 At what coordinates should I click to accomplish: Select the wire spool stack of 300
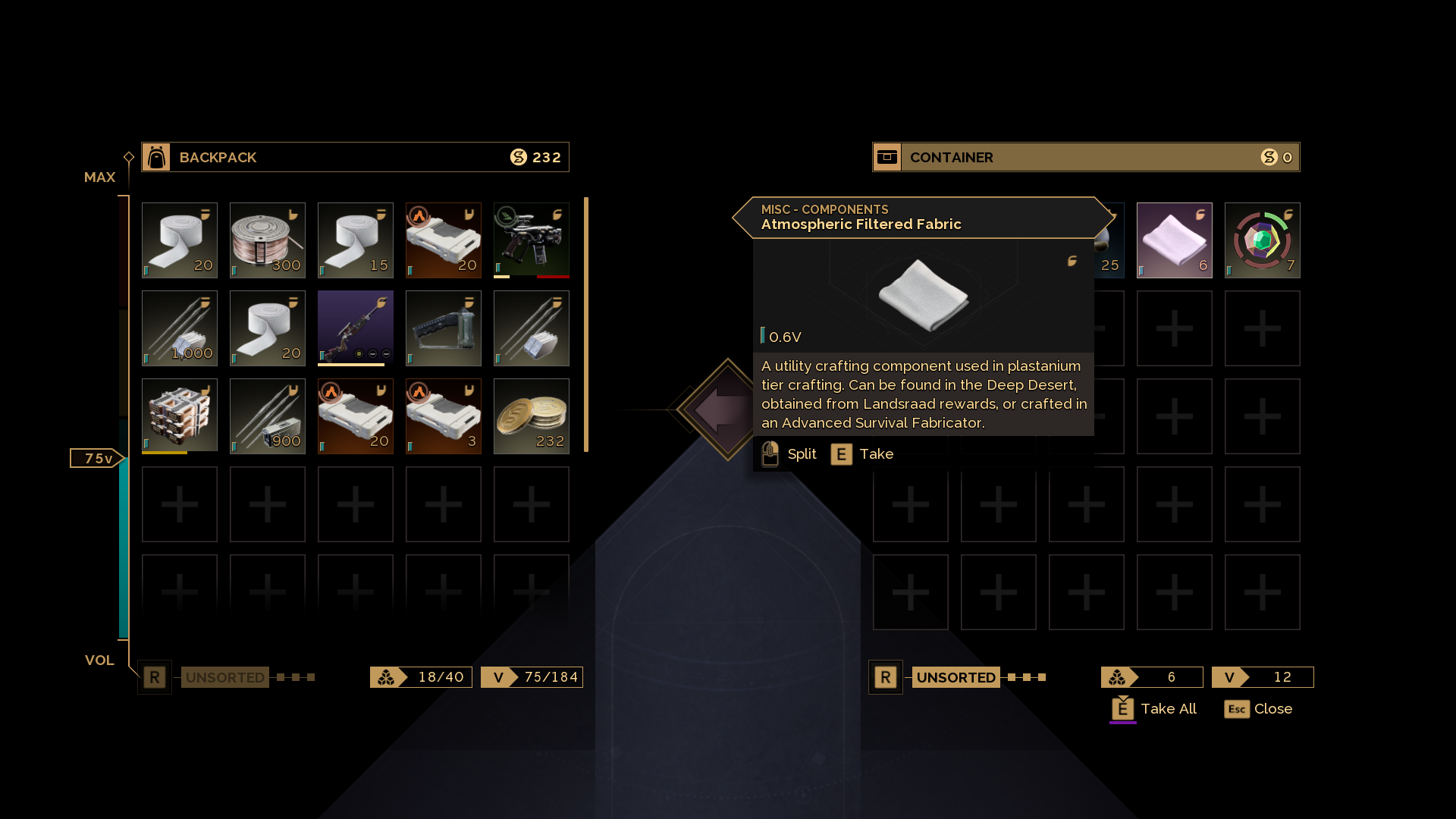tap(267, 240)
